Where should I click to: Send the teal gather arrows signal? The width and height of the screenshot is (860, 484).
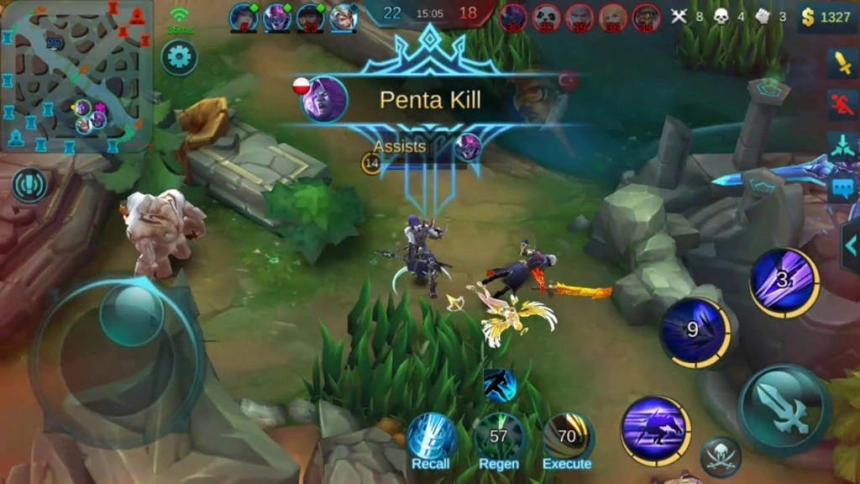pyautogui.click(x=842, y=145)
